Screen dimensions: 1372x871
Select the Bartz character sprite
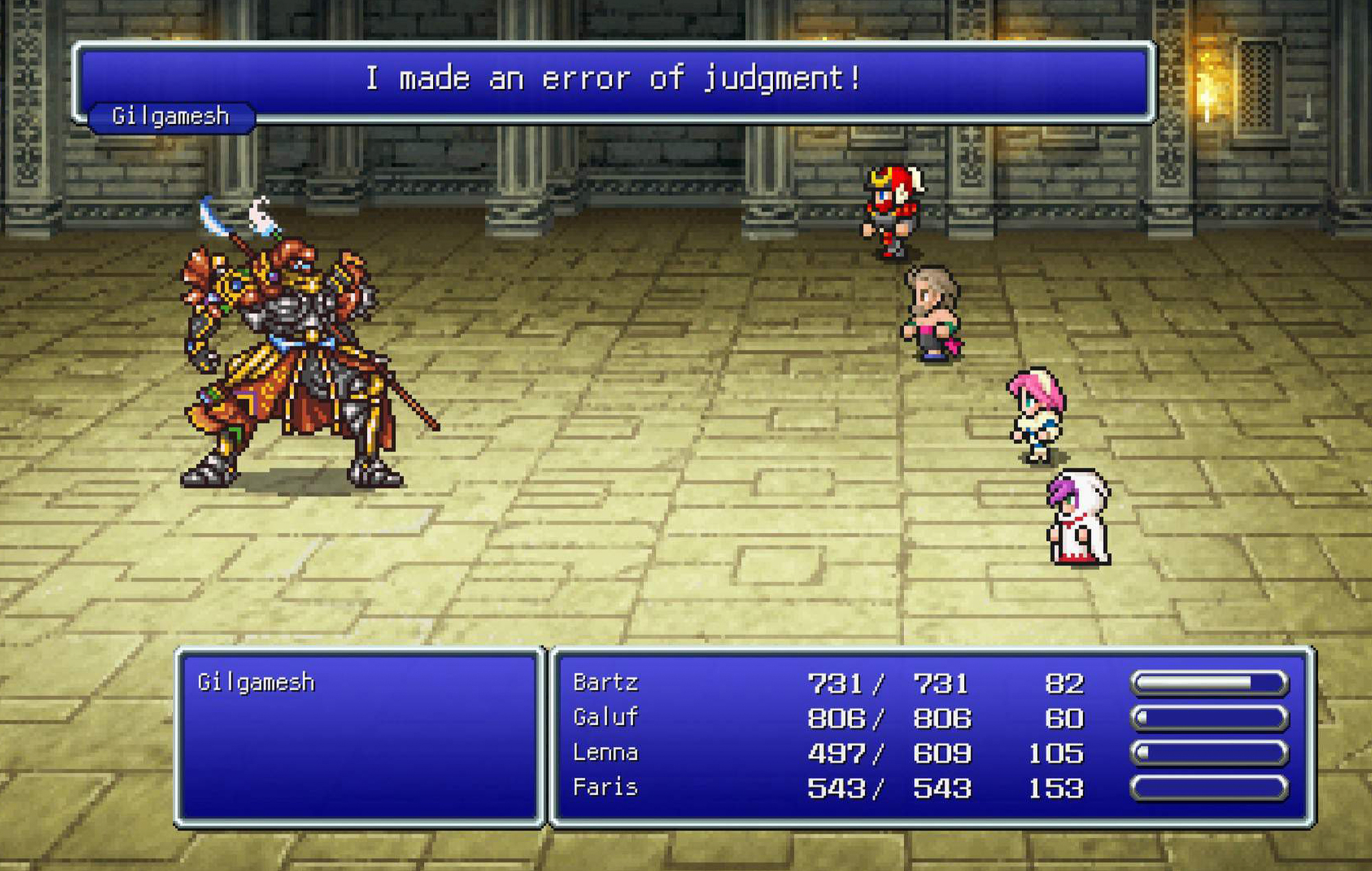(892, 213)
